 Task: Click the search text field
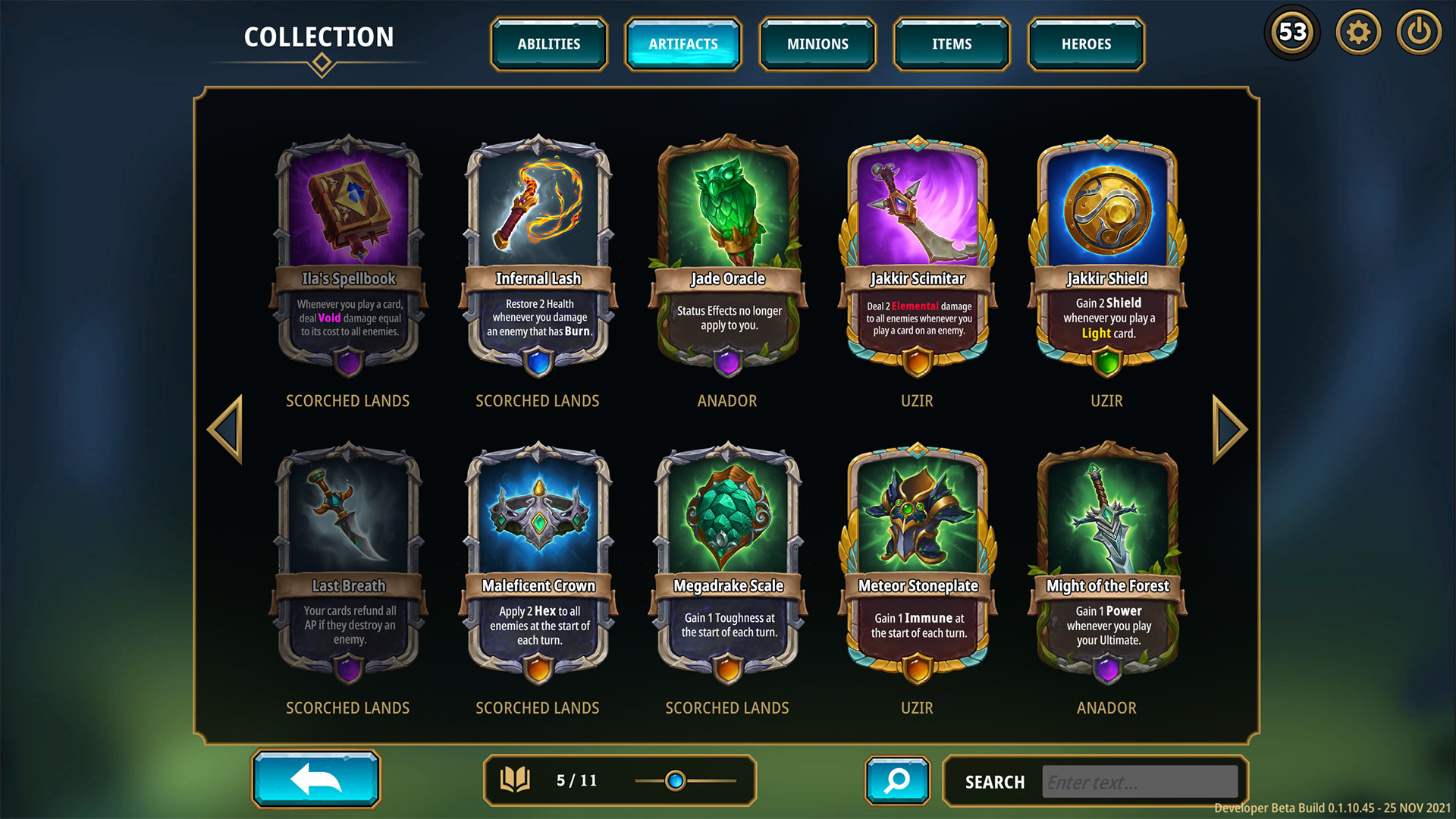tap(1140, 782)
